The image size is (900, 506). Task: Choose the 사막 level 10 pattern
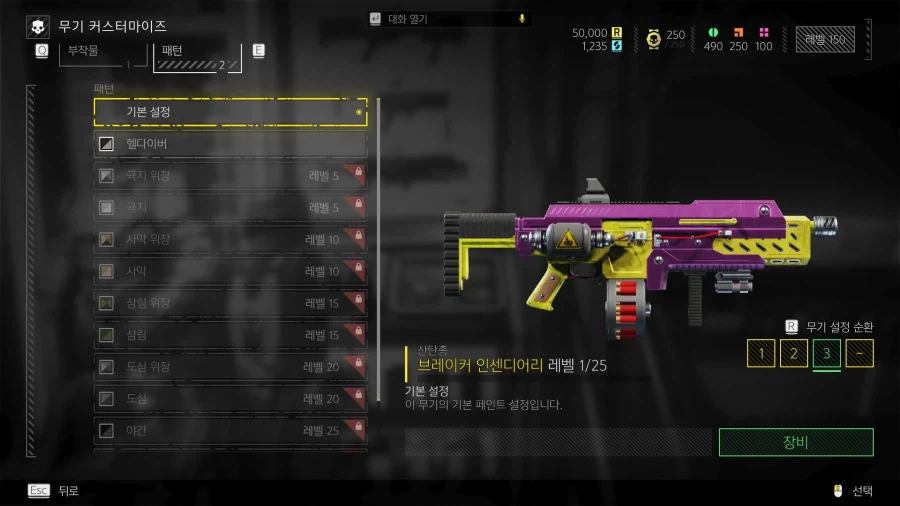[230, 271]
